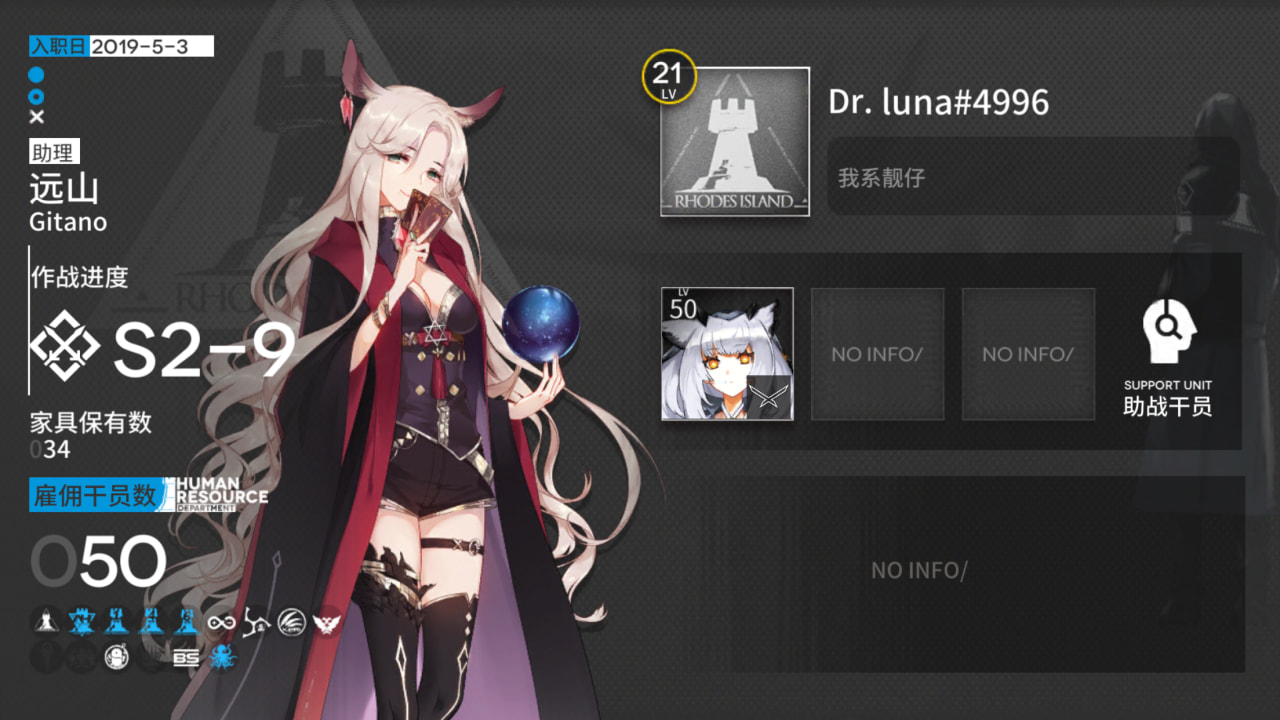
Task: Open the Rhodes Island profile avatar
Action: (735, 141)
